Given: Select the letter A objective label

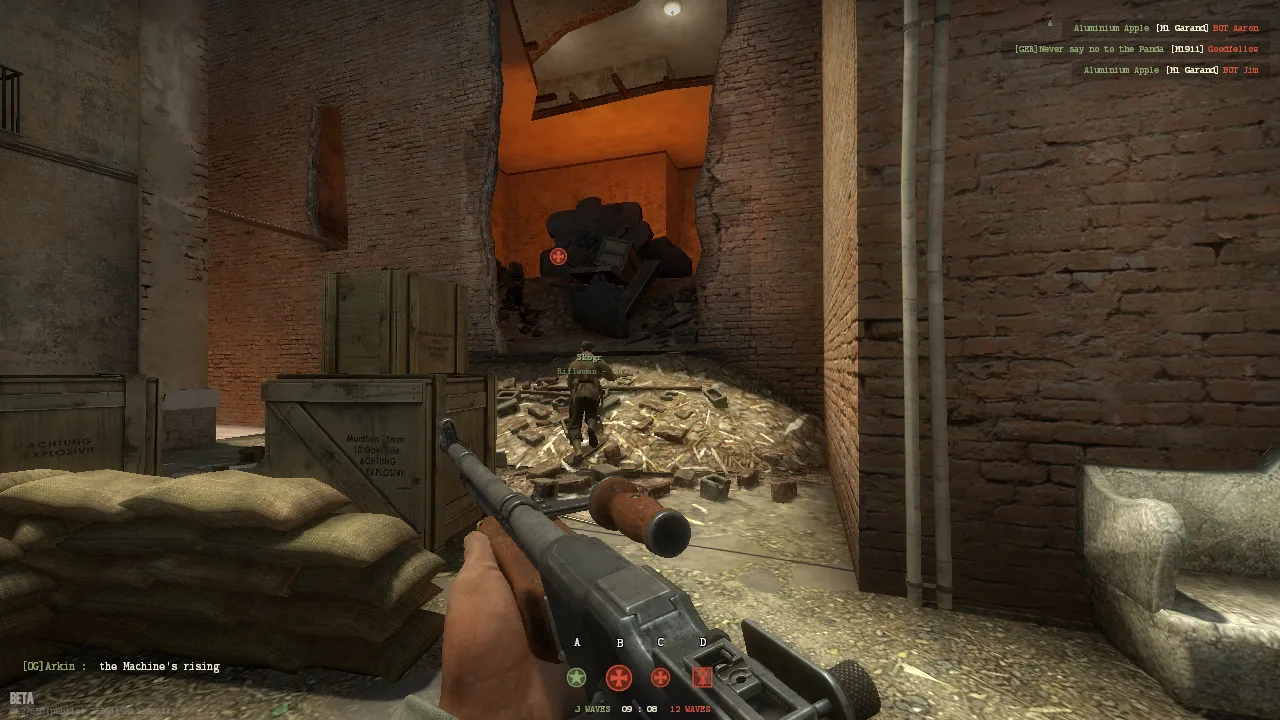Looking at the screenshot, I should pos(576,643).
